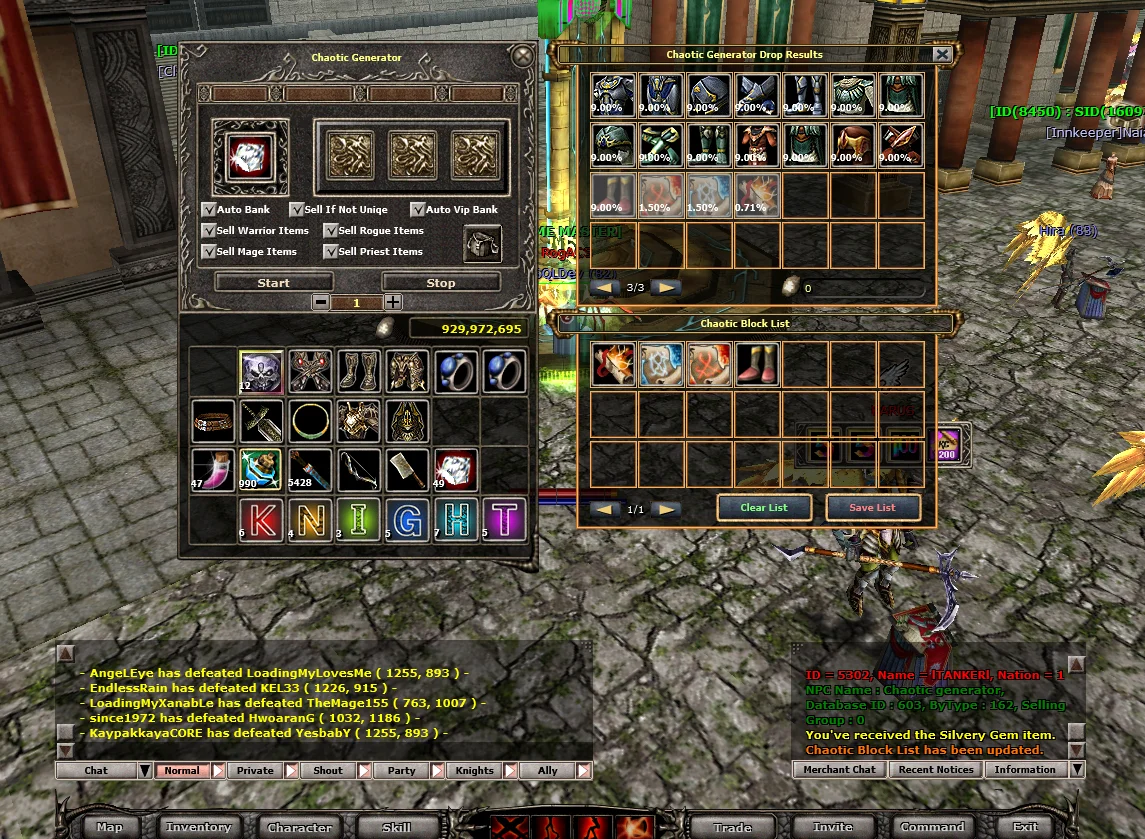
Task: Toggle Sell Mage Items checkbox
Action: coord(208,252)
